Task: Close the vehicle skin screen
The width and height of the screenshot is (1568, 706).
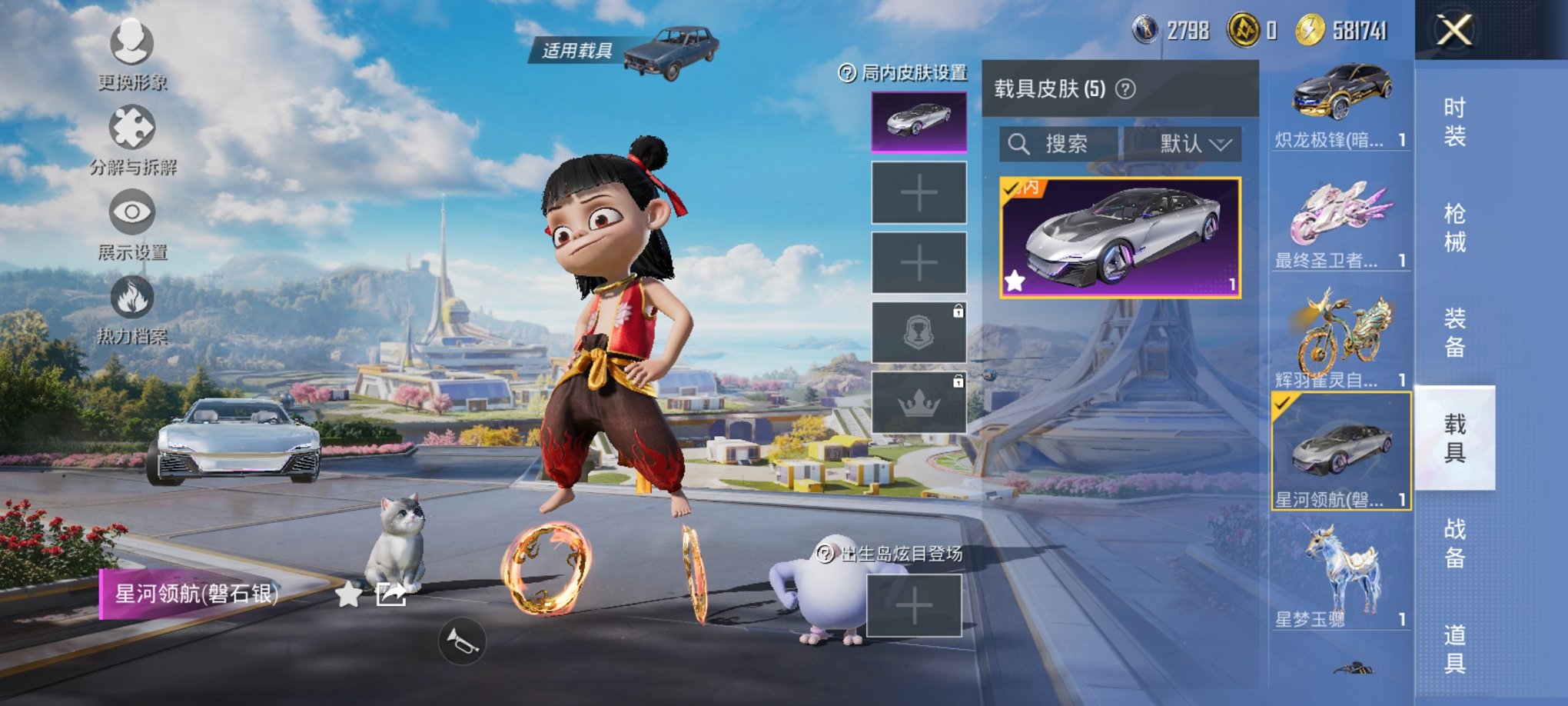Action: tap(1453, 32)
